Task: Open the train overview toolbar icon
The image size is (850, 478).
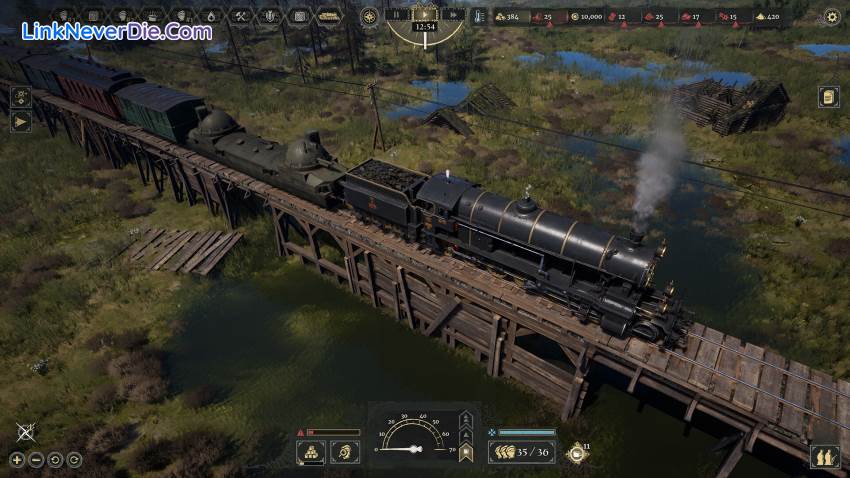Action: tap(328, 16)
